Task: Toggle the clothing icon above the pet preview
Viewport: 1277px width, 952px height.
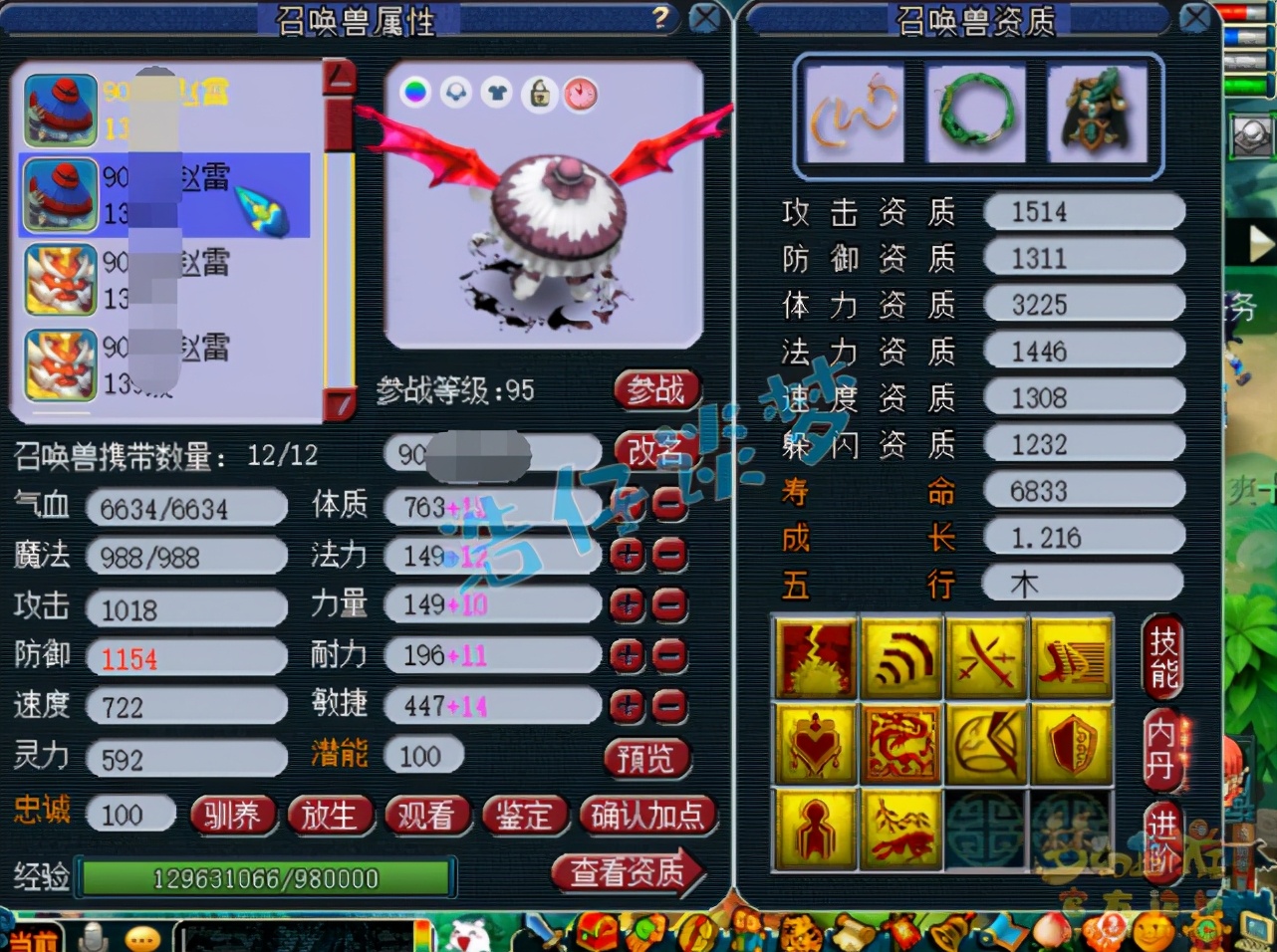Action: tap(496, 95)
